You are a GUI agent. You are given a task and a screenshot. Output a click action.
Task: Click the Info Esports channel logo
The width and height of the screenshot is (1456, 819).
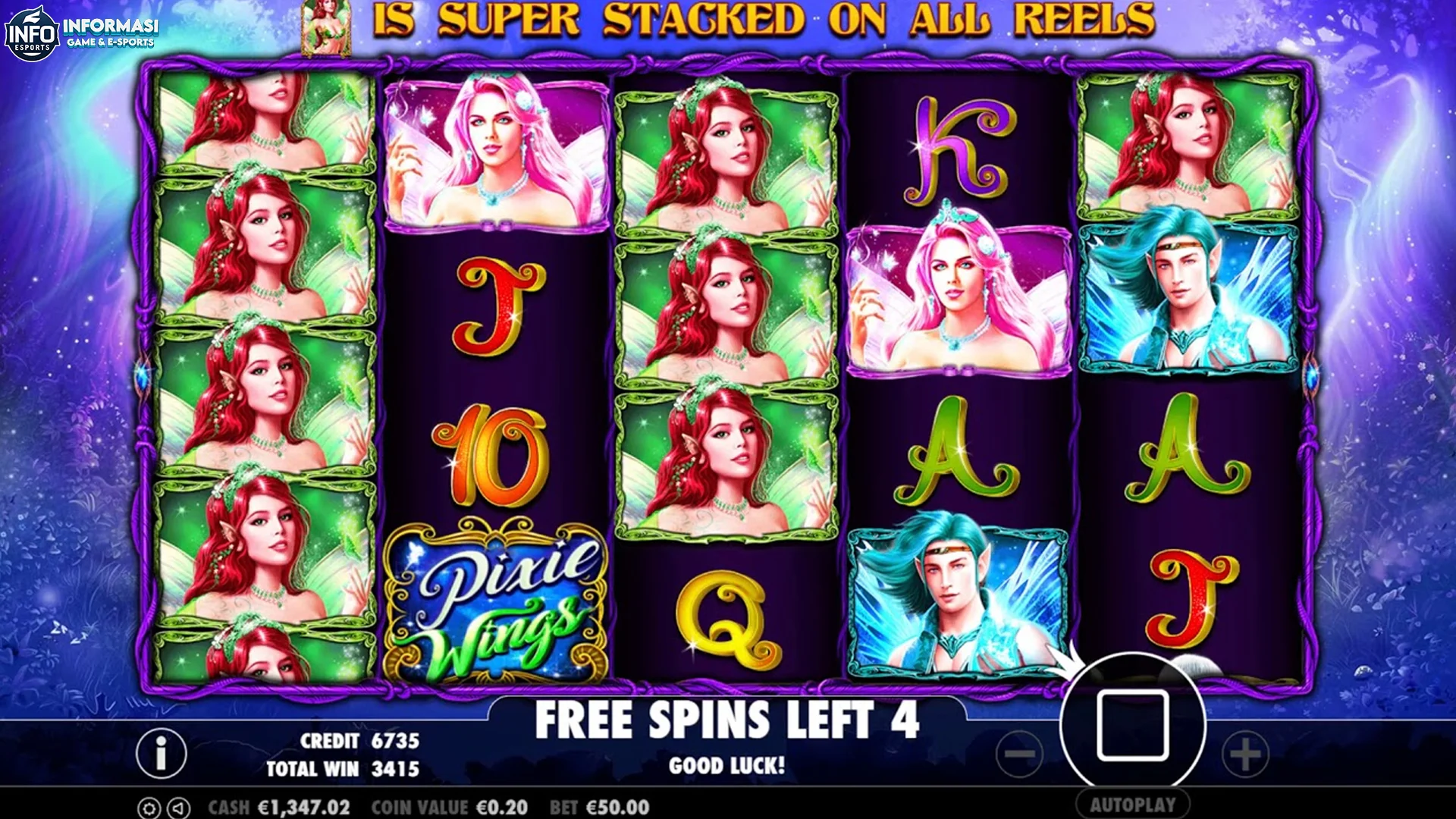[32, 33]
